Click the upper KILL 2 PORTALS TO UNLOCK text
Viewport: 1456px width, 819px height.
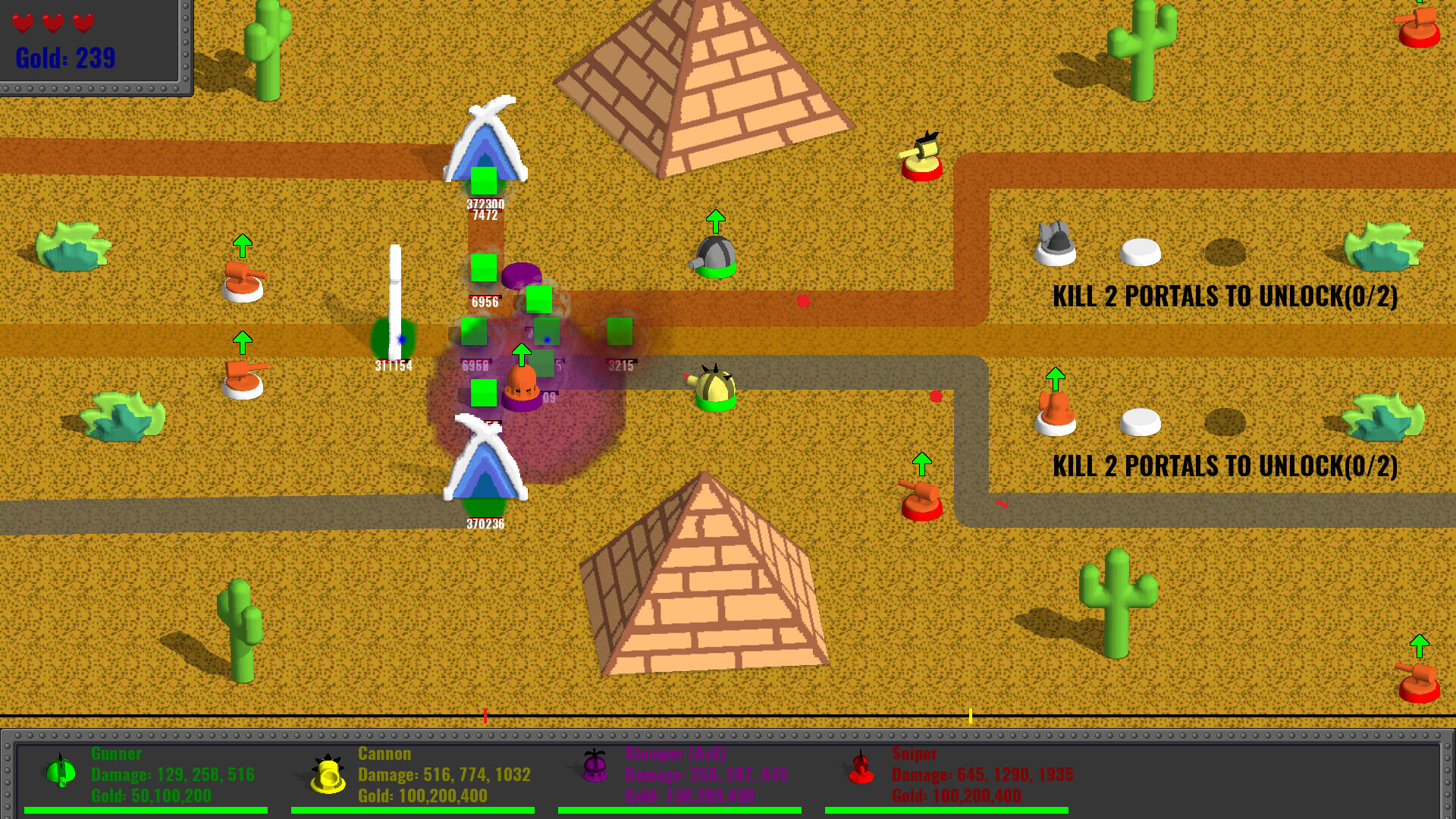tap(1227, 297)
